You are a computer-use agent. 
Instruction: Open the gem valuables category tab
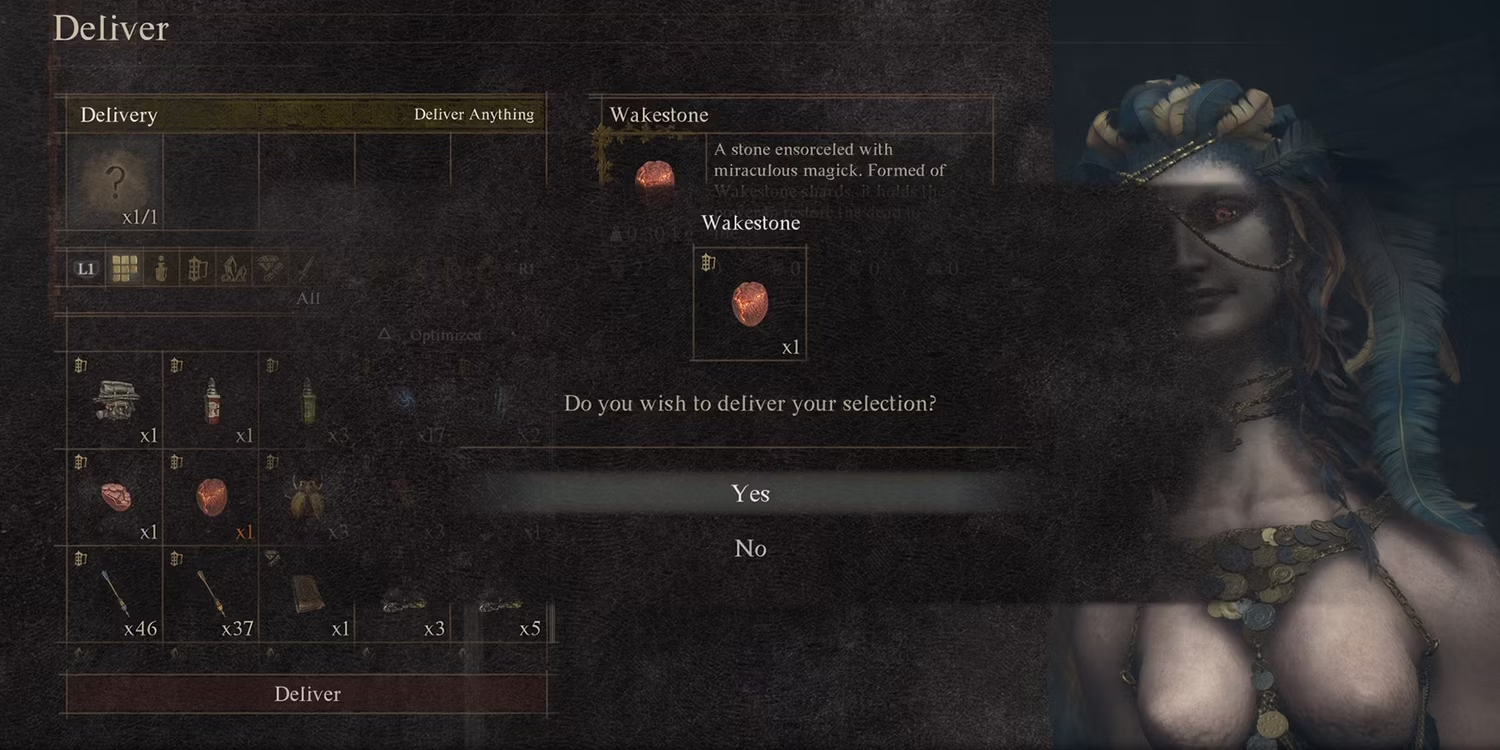270,268
